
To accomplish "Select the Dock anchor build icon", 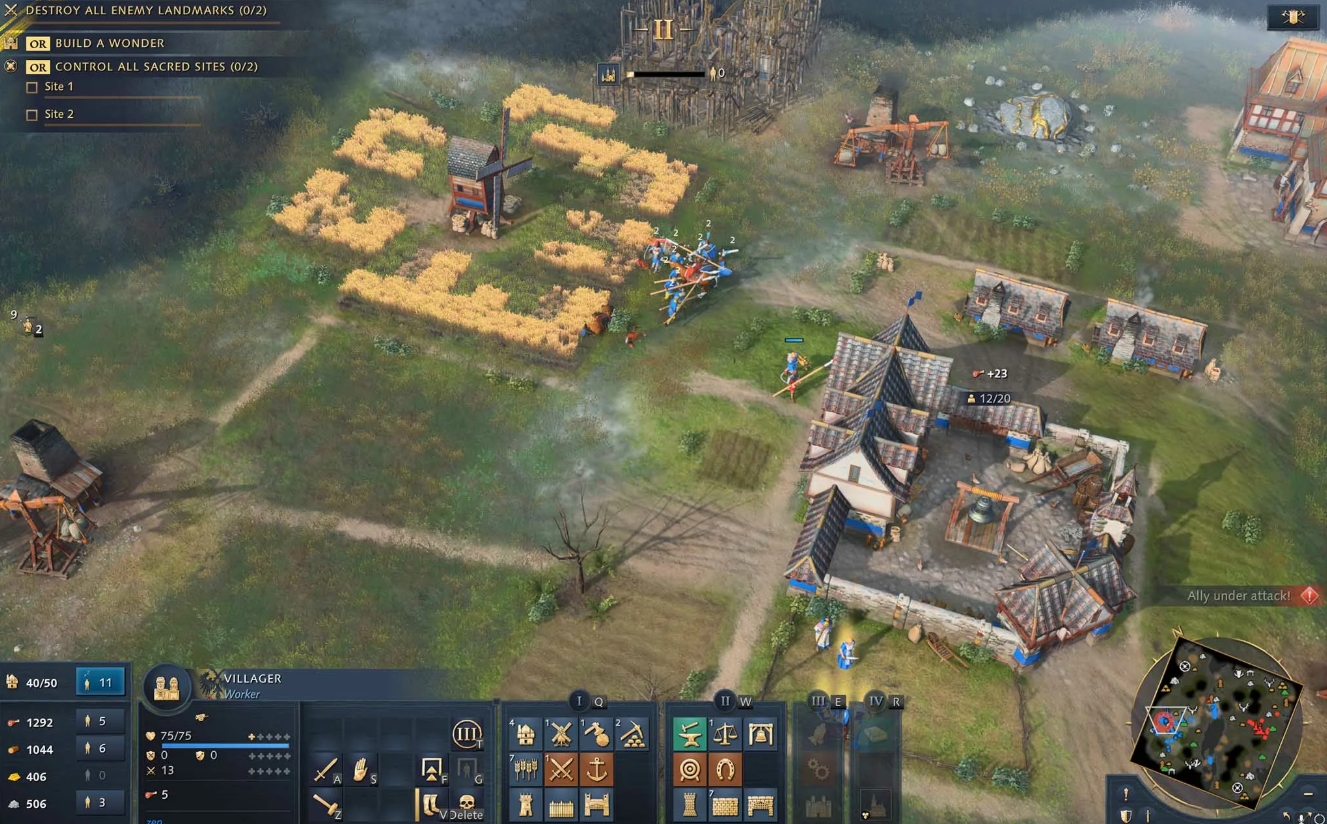I will [596, 769].
